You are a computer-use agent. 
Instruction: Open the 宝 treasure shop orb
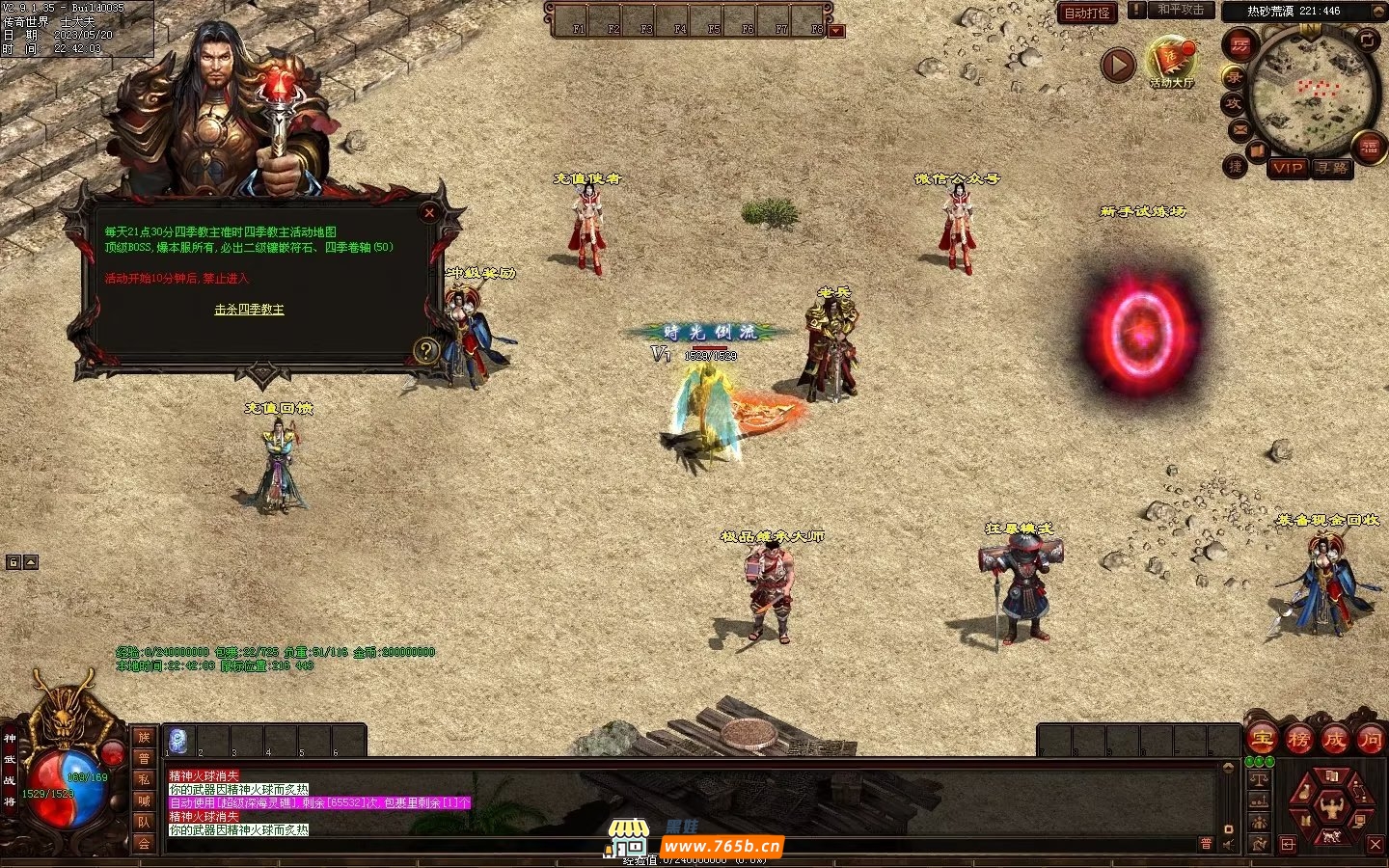(1262, 740)
